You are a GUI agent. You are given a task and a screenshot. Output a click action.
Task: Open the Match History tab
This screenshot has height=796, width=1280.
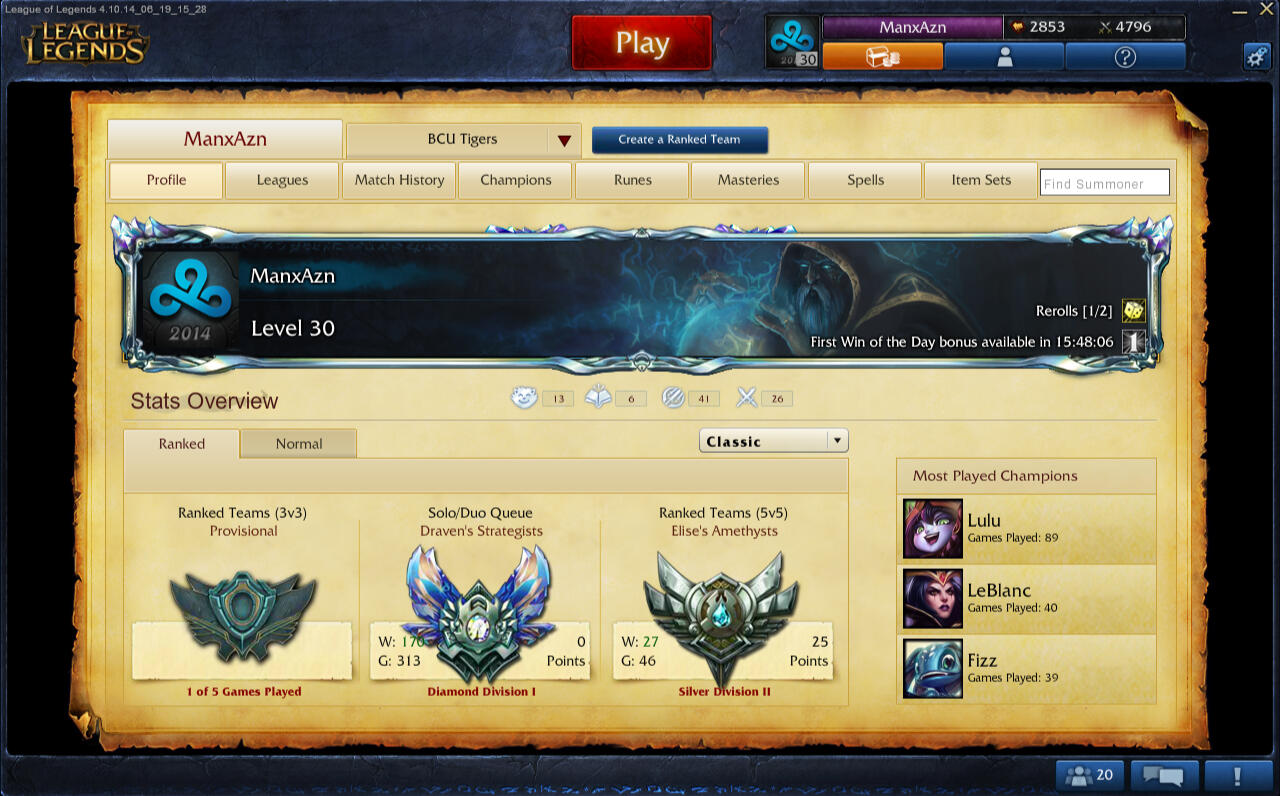tap(399, 180)
